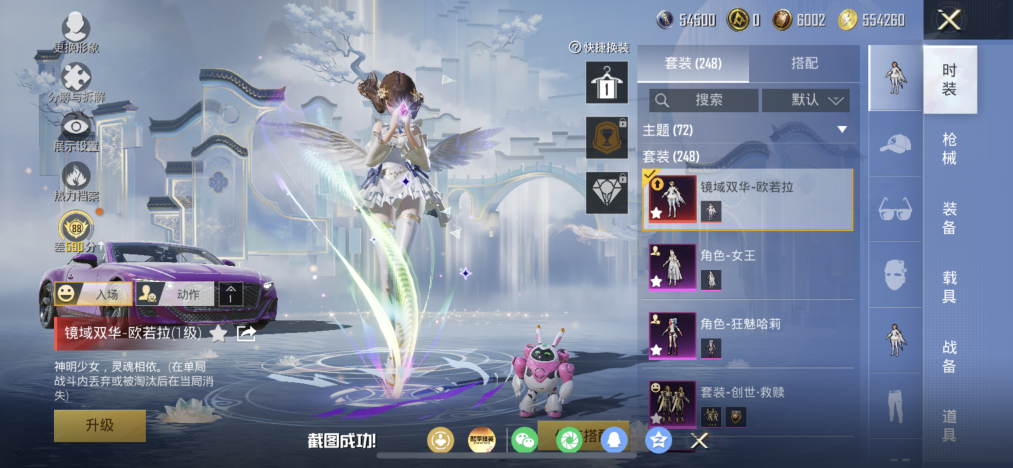The width and height of the screenshot is (1013, 468).
Task: Close the wardrobe screen with the top-right X
Action: [949, 19]
